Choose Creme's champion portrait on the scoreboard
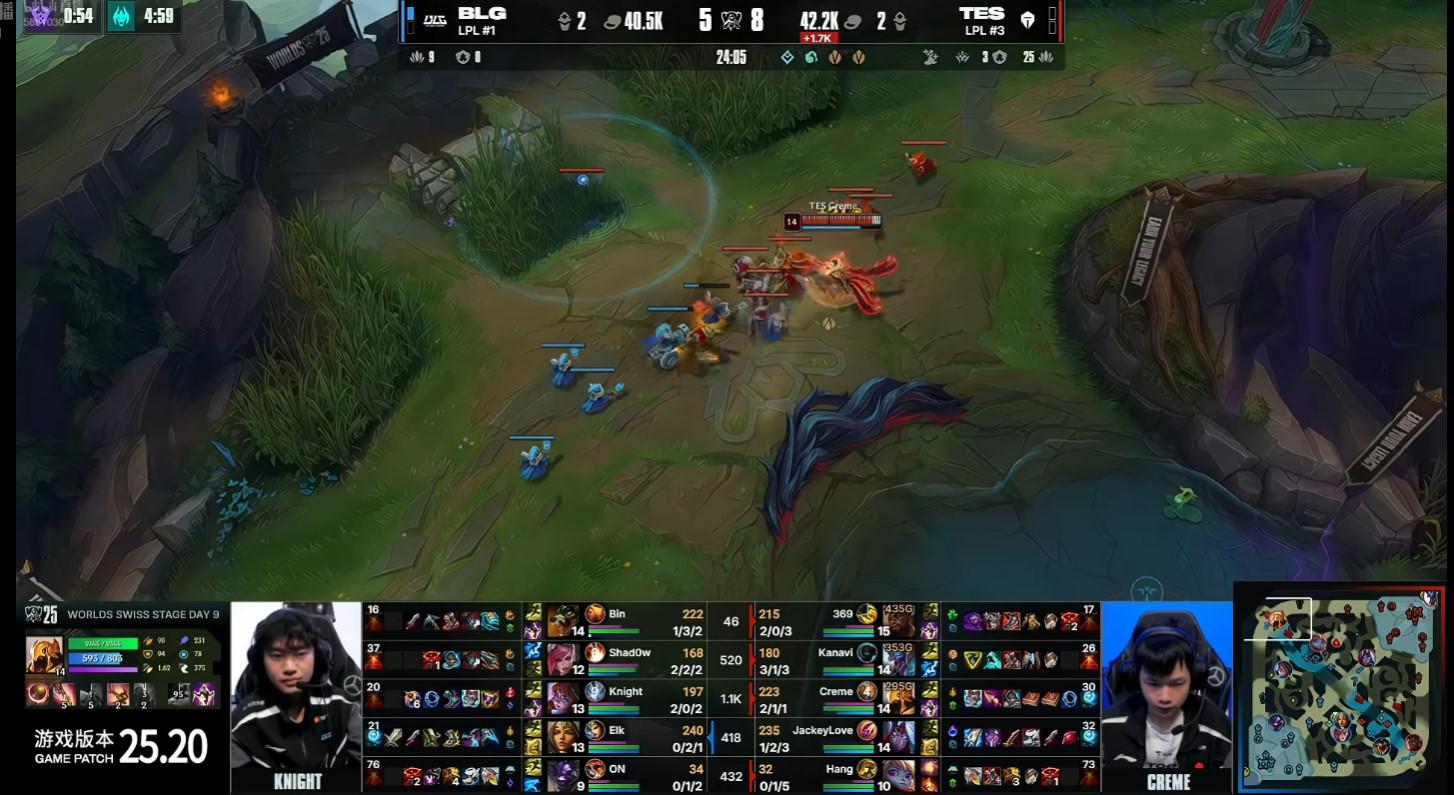 click(897, 697)
